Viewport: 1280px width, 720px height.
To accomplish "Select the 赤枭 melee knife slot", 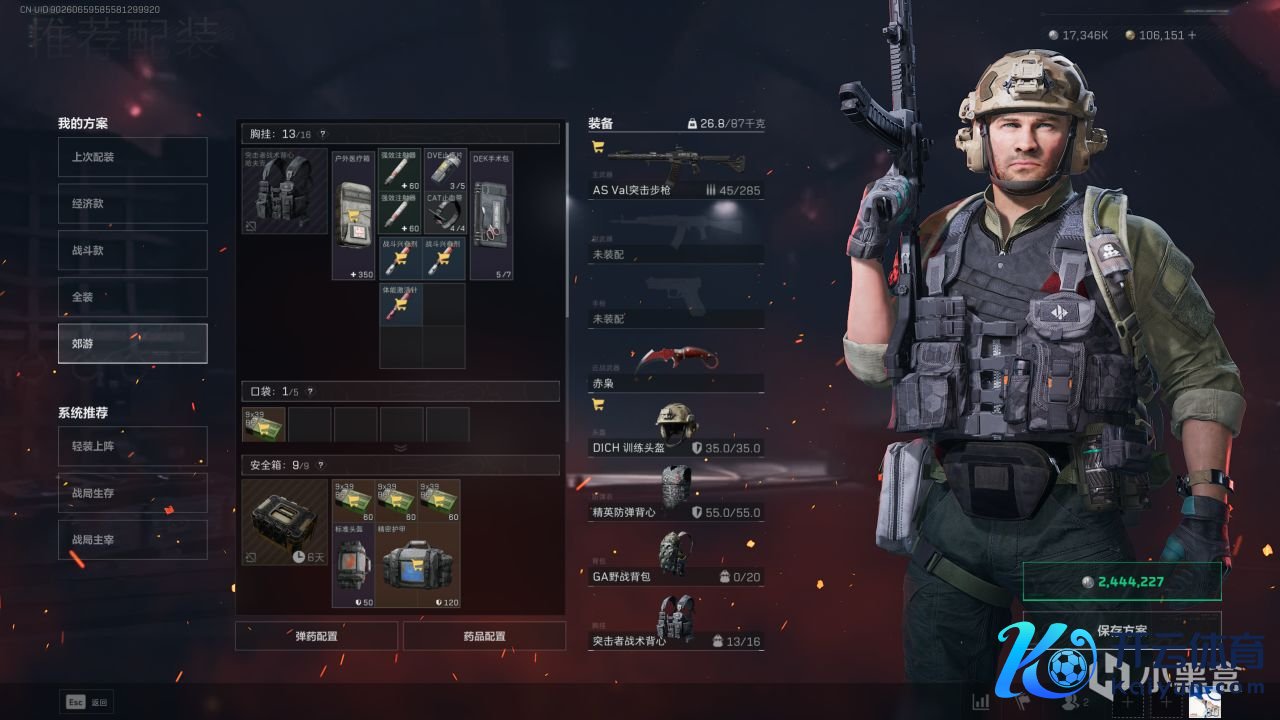I will (x=676, y=367).
